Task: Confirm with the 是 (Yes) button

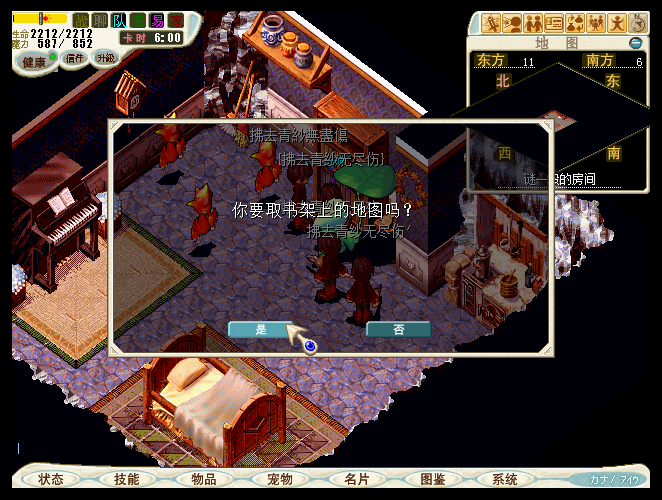Action: click(261, 329)
